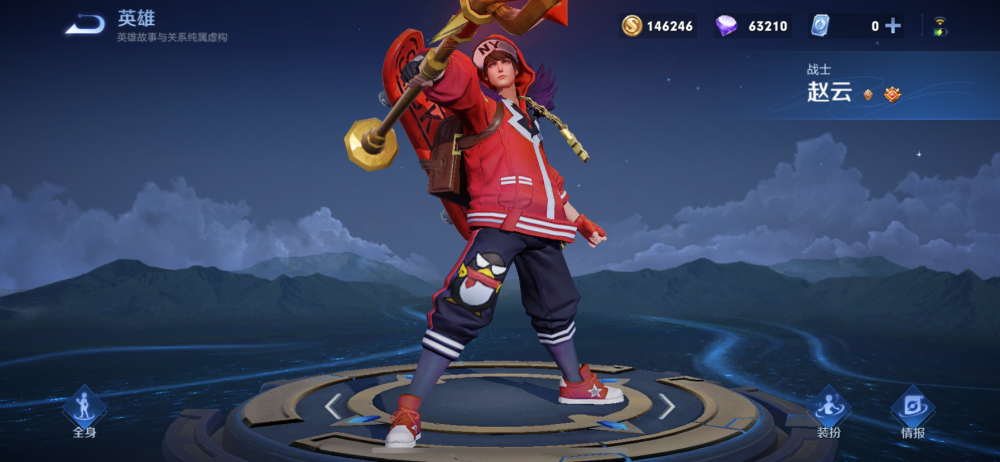This screenshot has height=462, width=1000.
Task: Open the 装扮 outfit menu
Action: (829, 412)
